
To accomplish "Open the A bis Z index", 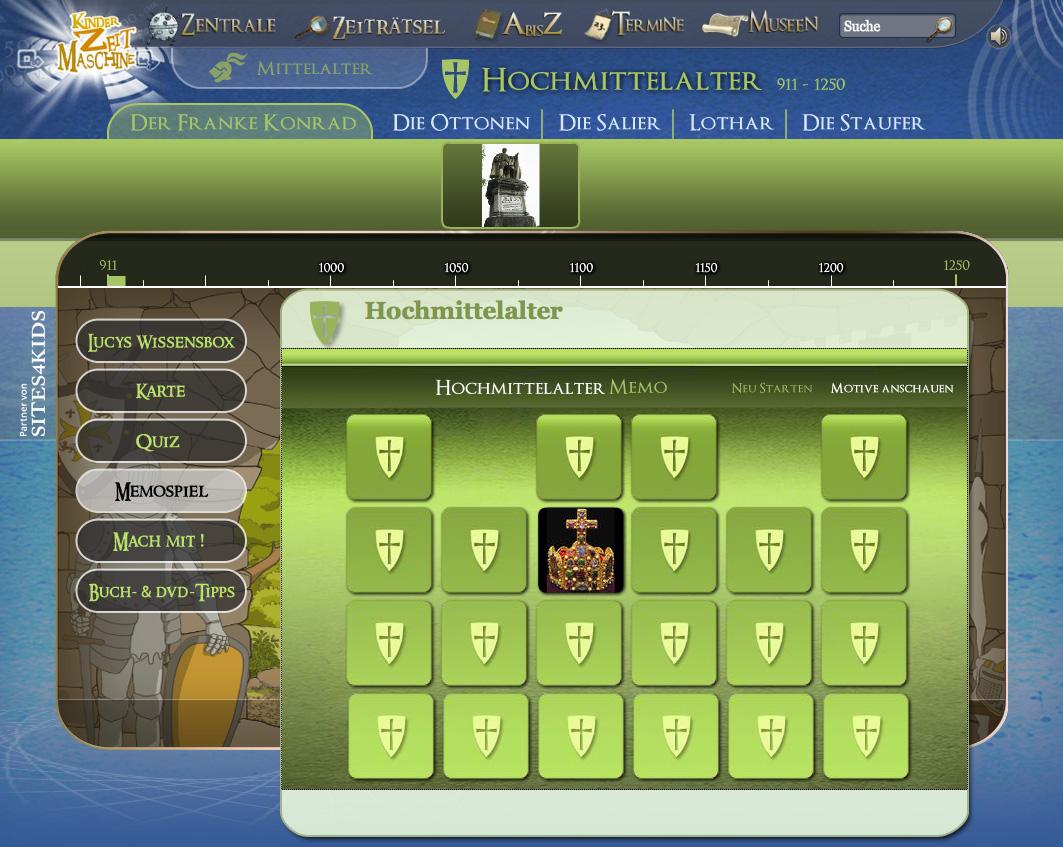I will coord(518,25).
